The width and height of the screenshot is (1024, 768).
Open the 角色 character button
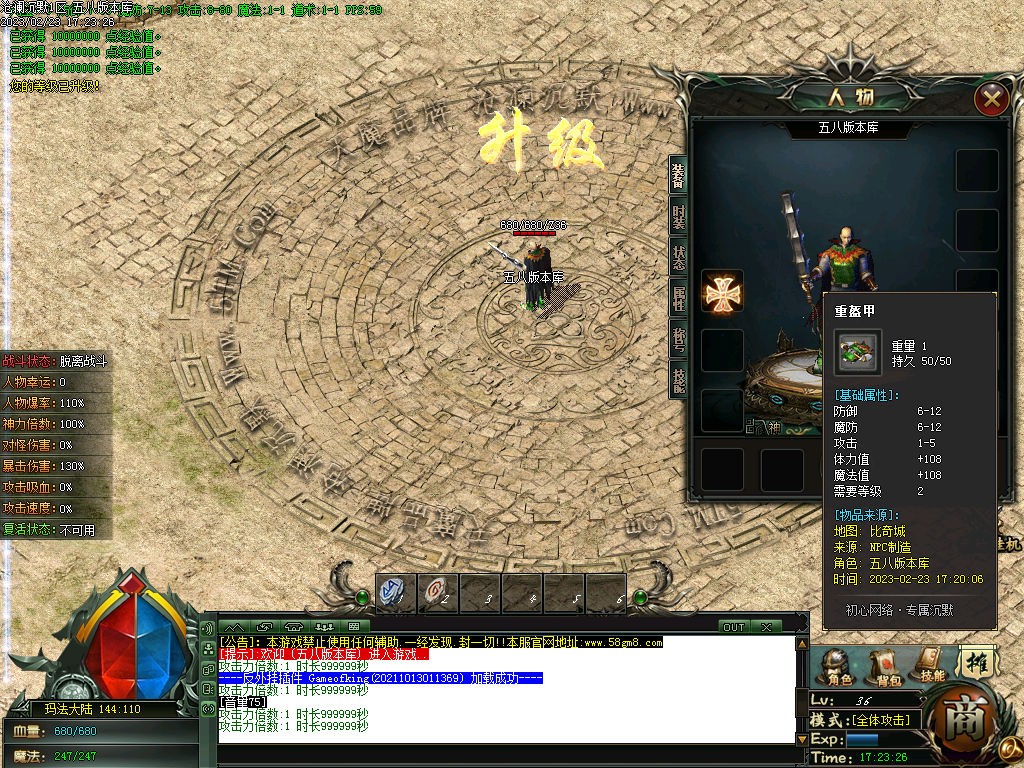coord(839,666)
